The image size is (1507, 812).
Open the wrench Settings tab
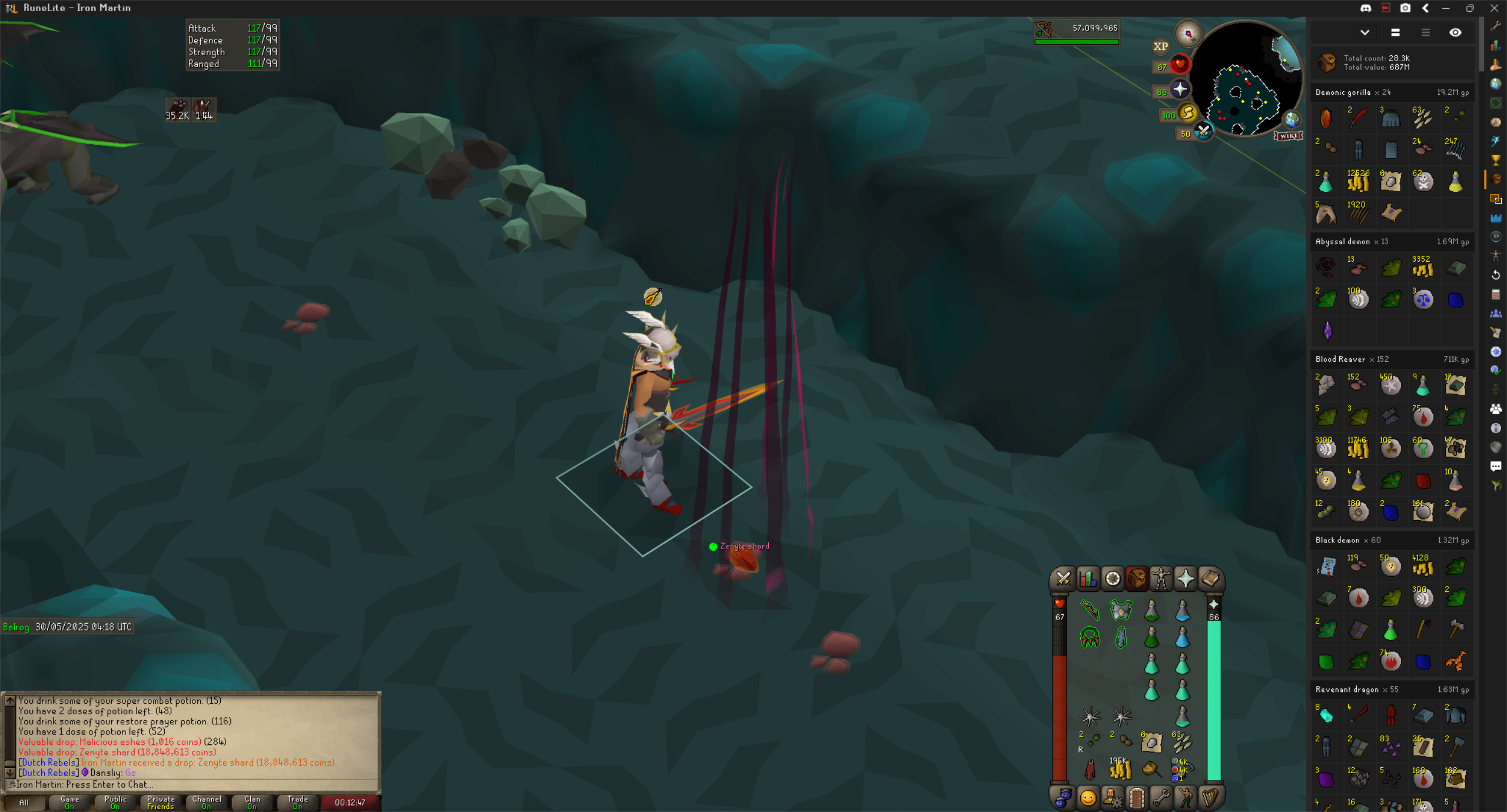1161,798
